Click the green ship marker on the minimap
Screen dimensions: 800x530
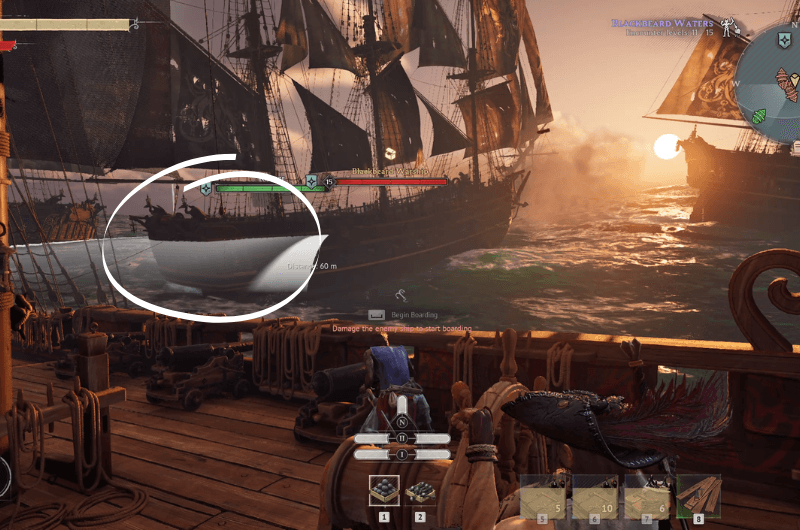click(x=760, y=114)
